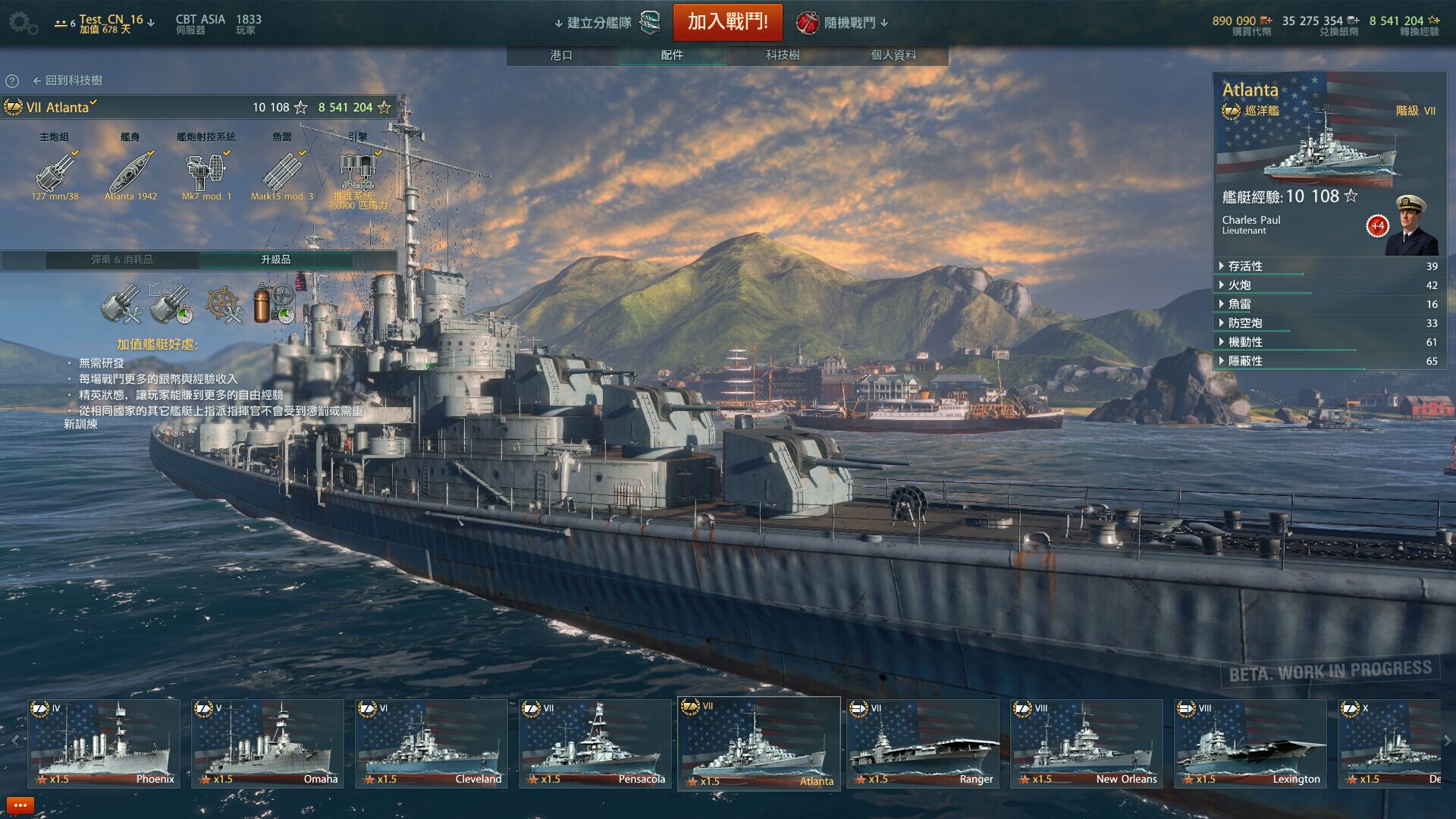1456x819 pixels.
Task: Click the red 加入戰鬥! battle button
Action: tap(727, 22)
